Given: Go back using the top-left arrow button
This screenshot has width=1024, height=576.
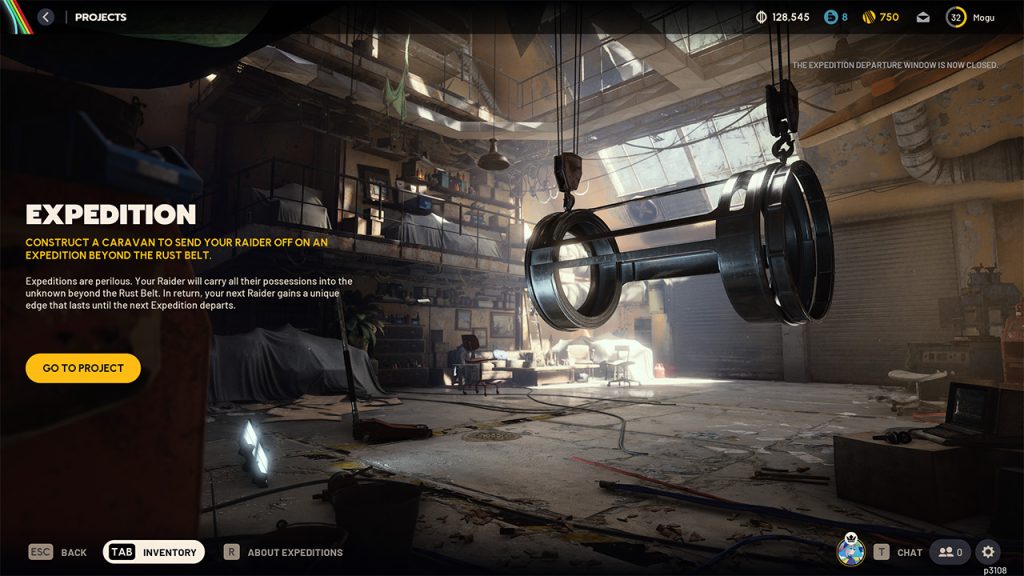Looking at the screenshot, I should point(45,17).
